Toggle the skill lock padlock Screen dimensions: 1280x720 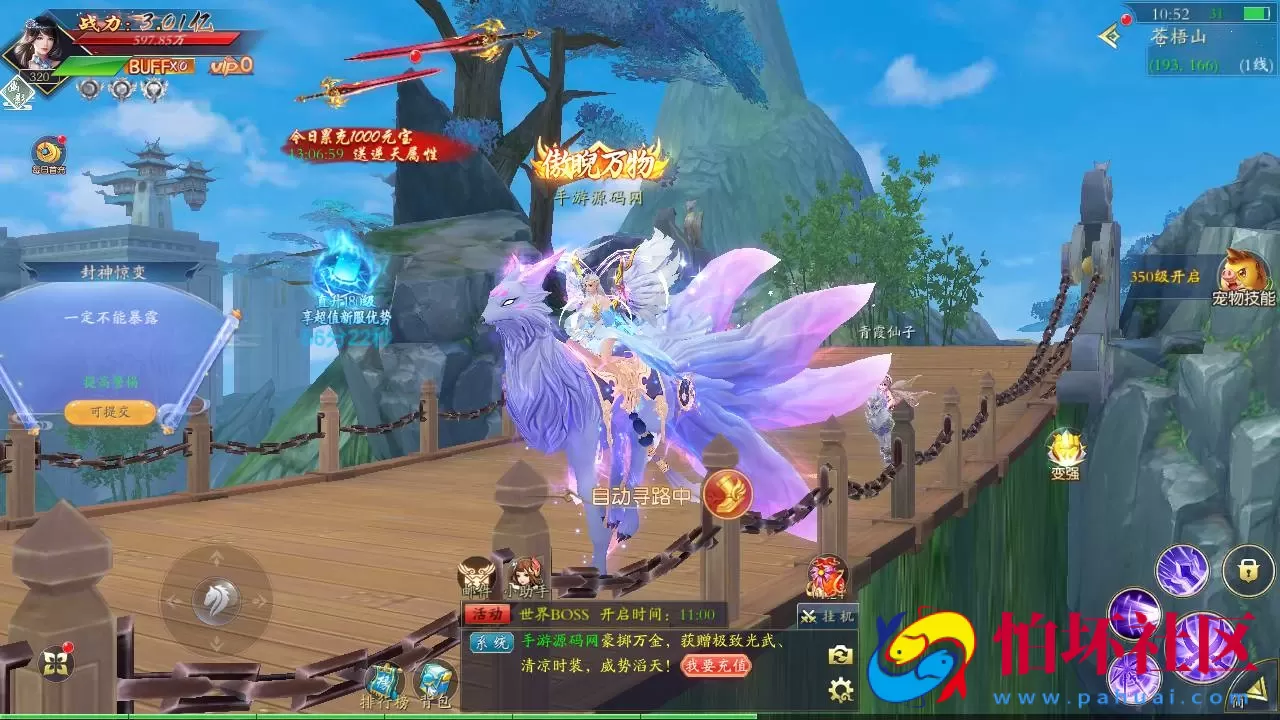pyautogui.click(x=1250, y=570)
